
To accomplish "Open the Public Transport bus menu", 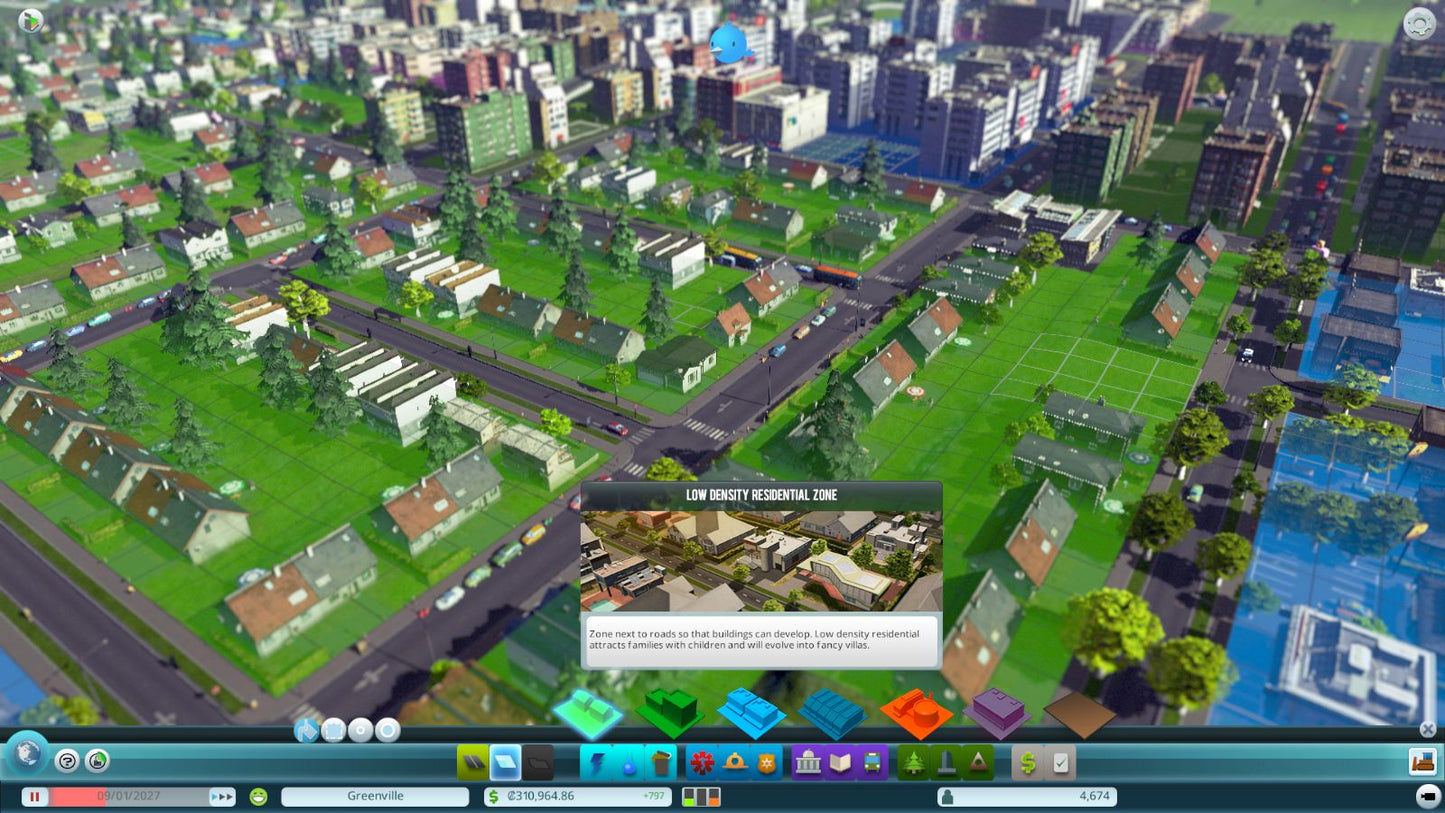I will point(871,761).
